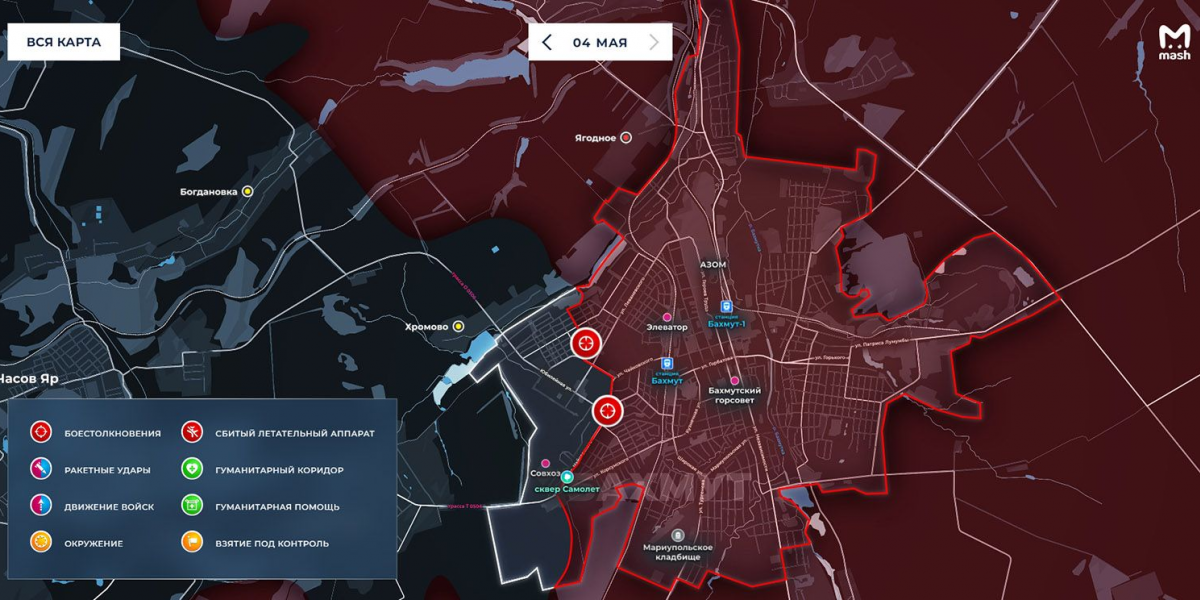Open the Элеватор pink map marker
Screen dimensions: 1200x600
668,317
